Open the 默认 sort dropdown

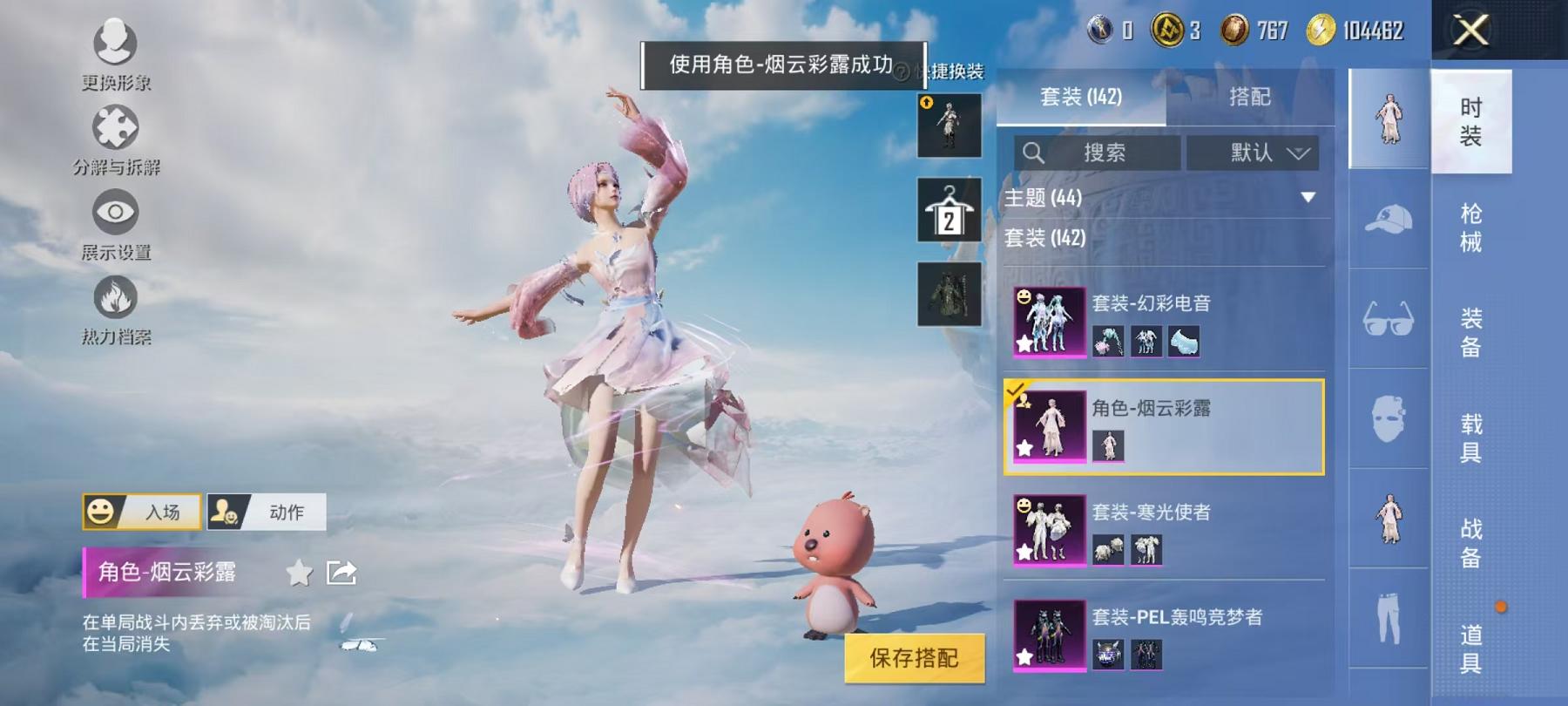(1254, 153)
